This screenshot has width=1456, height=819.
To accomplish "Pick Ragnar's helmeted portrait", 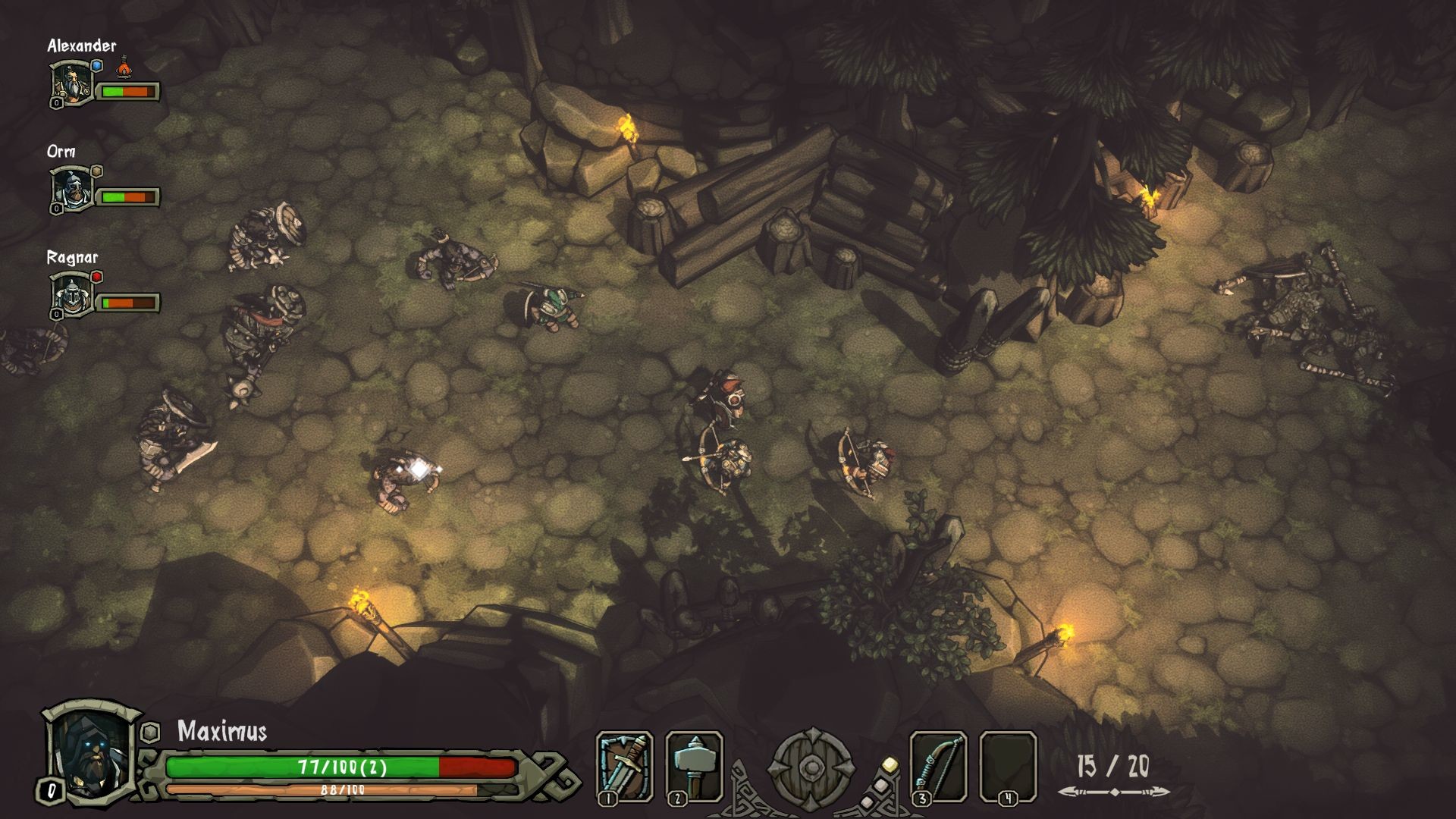I will pyautogui.click(x=72, y=296).
